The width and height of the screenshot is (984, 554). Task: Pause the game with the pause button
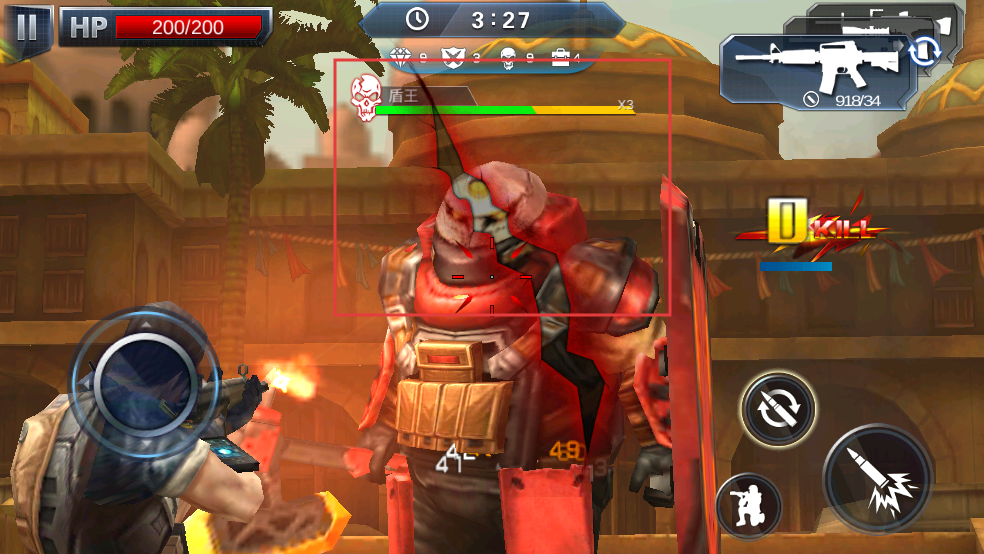(x=27, y=27)
